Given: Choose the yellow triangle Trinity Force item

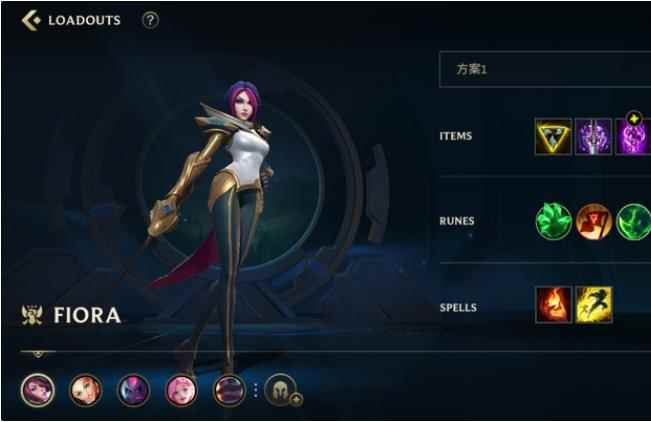Looking at the screenshot, I should tap(554, 136).
